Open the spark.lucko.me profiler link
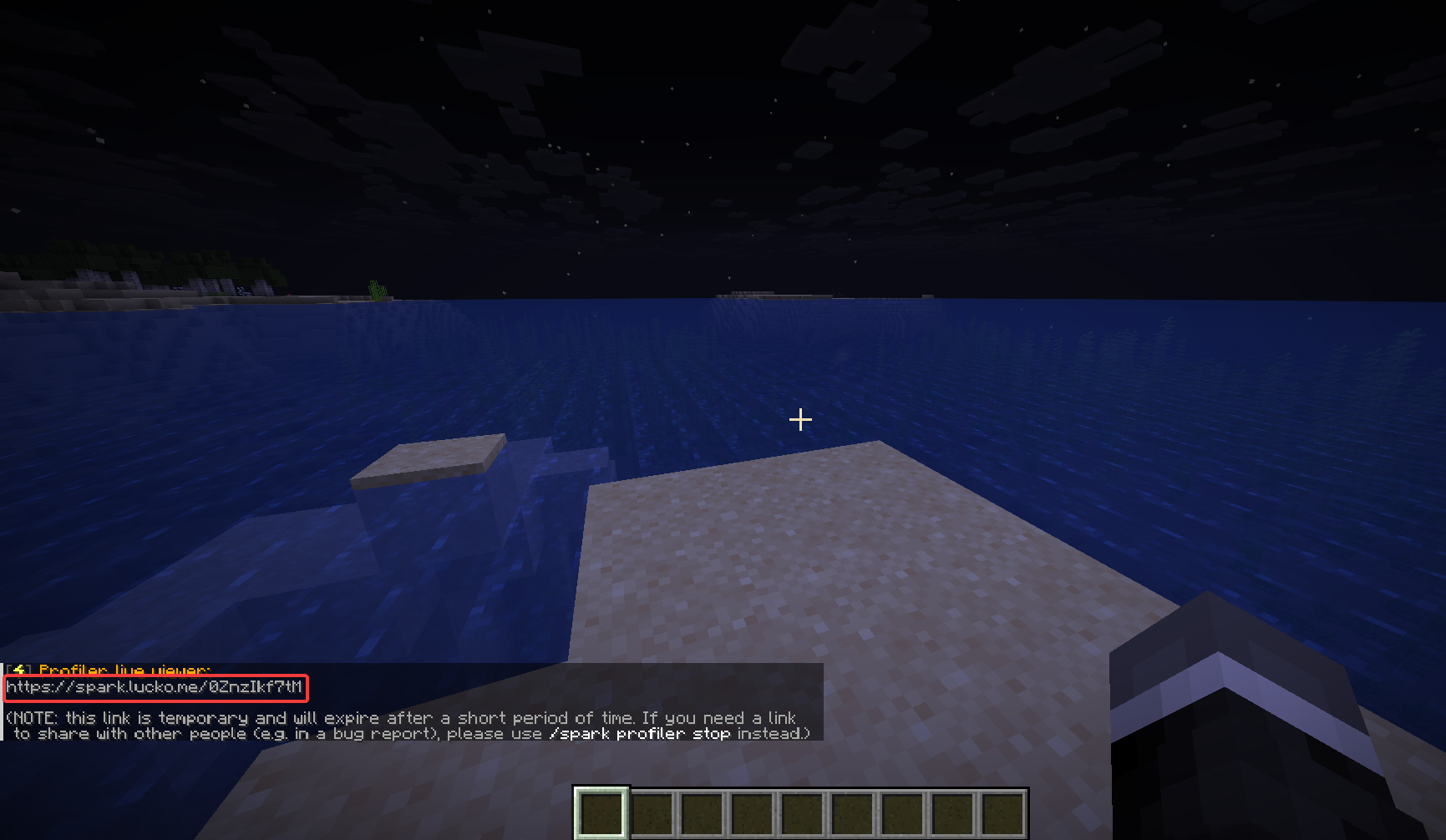Screen dimensions: 1446x840 [155, 687]
